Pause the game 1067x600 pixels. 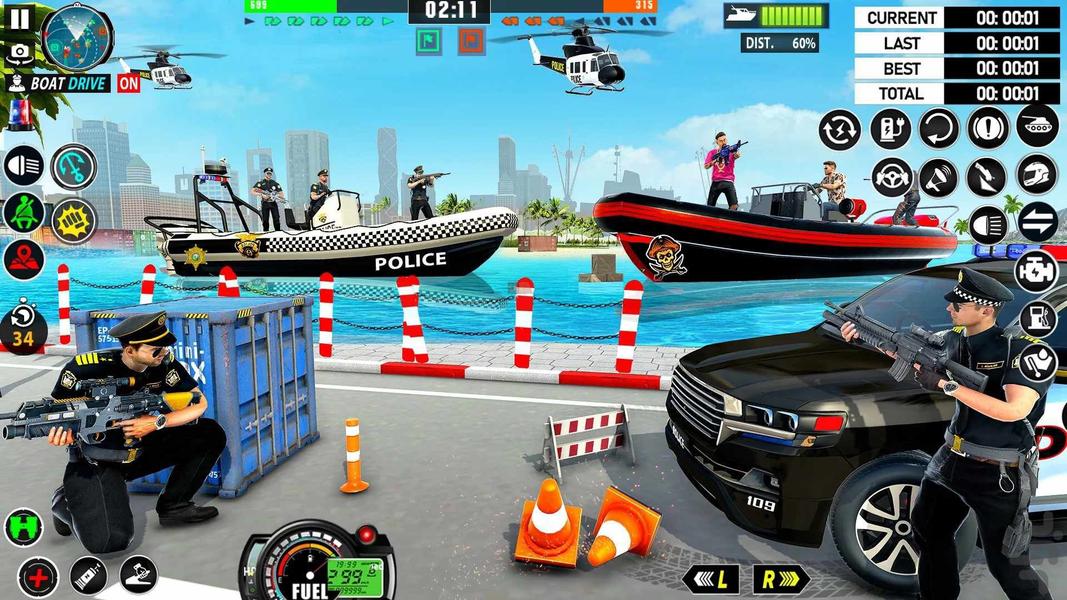pyautogui.click(x=20, y=17)
